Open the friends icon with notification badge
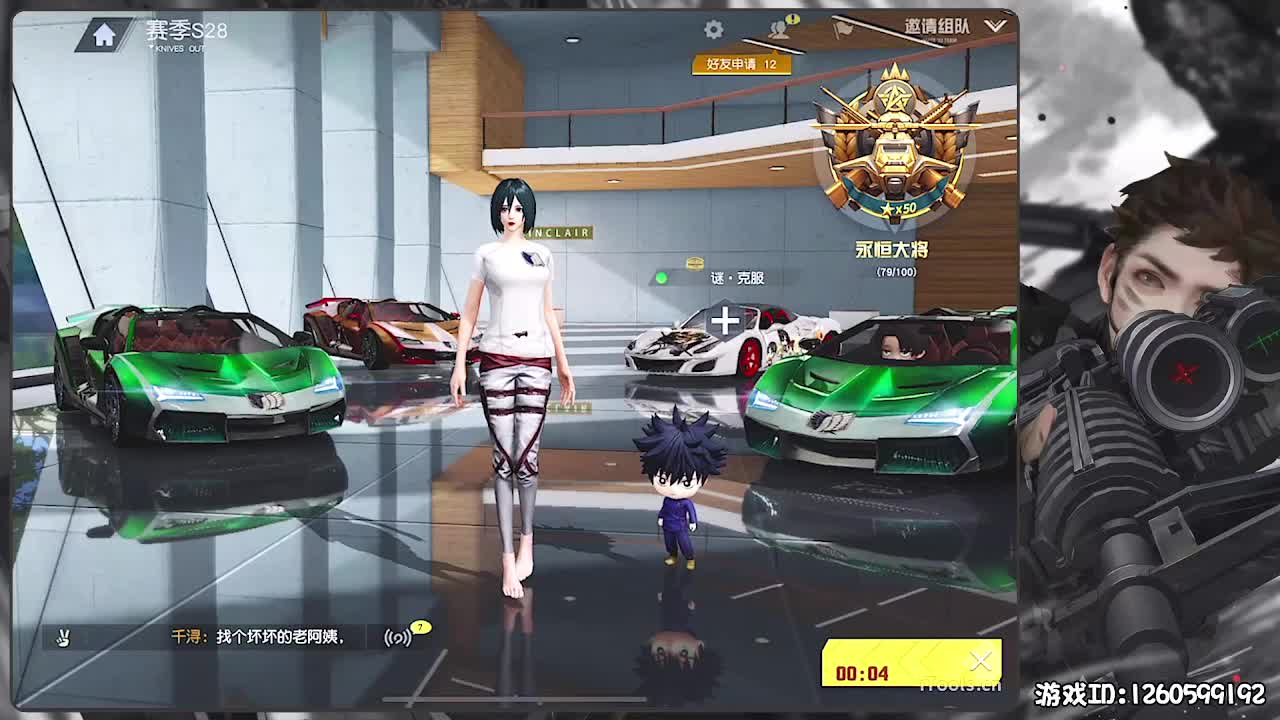This screenshot has height=720, width=1280. point(778,29)
